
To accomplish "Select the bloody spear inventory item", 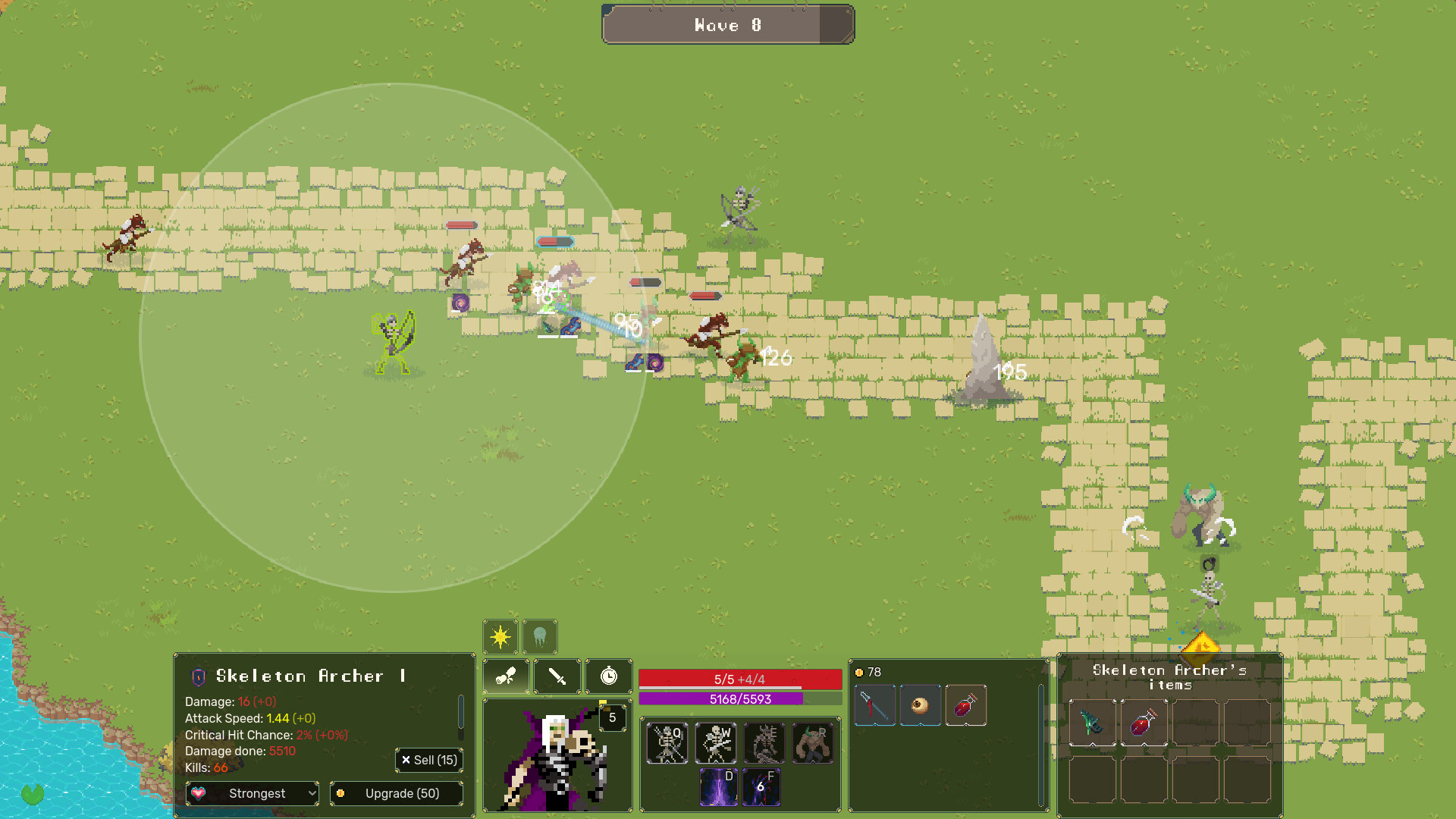I will pyautogui.click(x=874, y=705).
